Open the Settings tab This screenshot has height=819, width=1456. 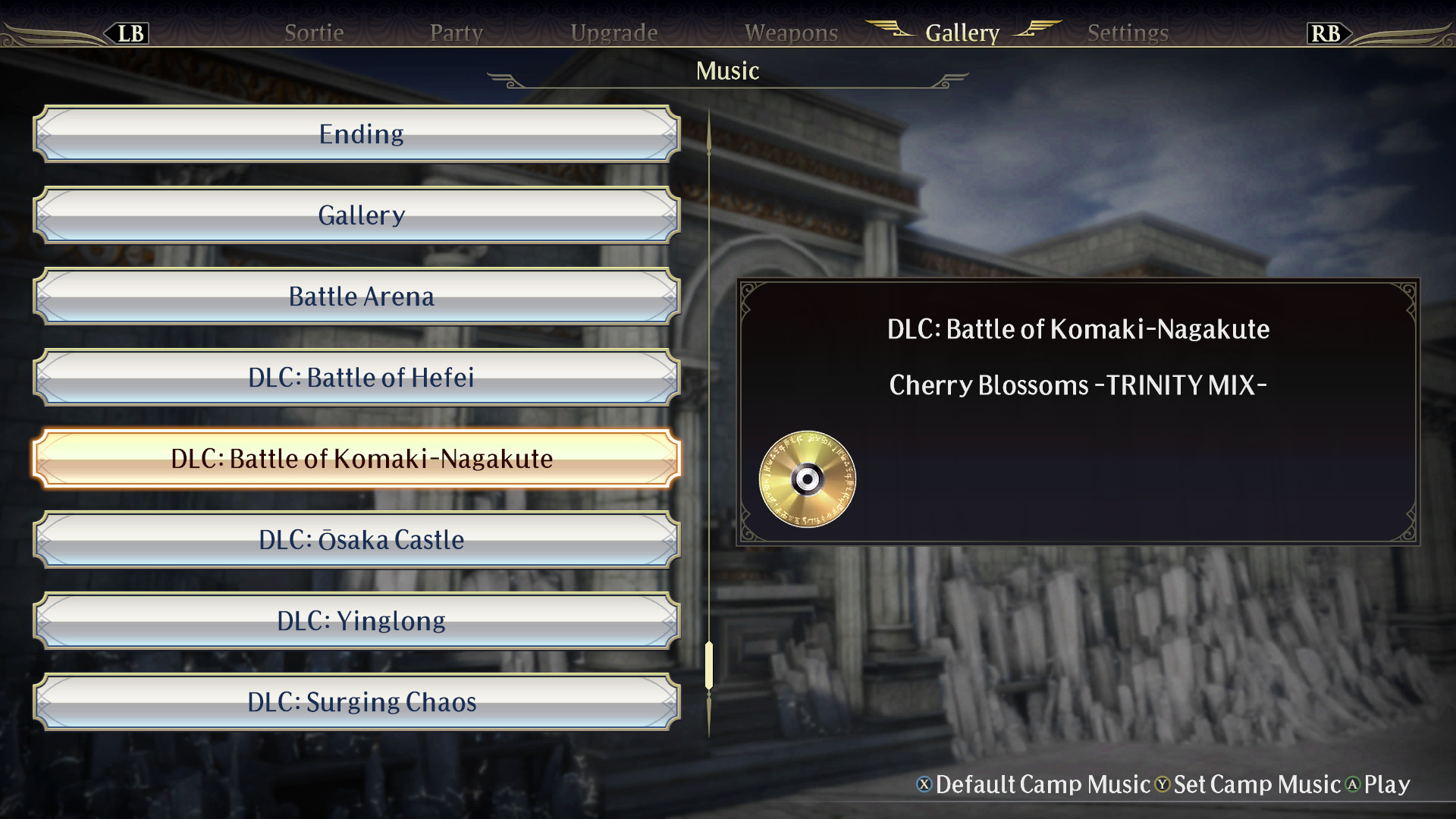click(x=1127, y=33)
